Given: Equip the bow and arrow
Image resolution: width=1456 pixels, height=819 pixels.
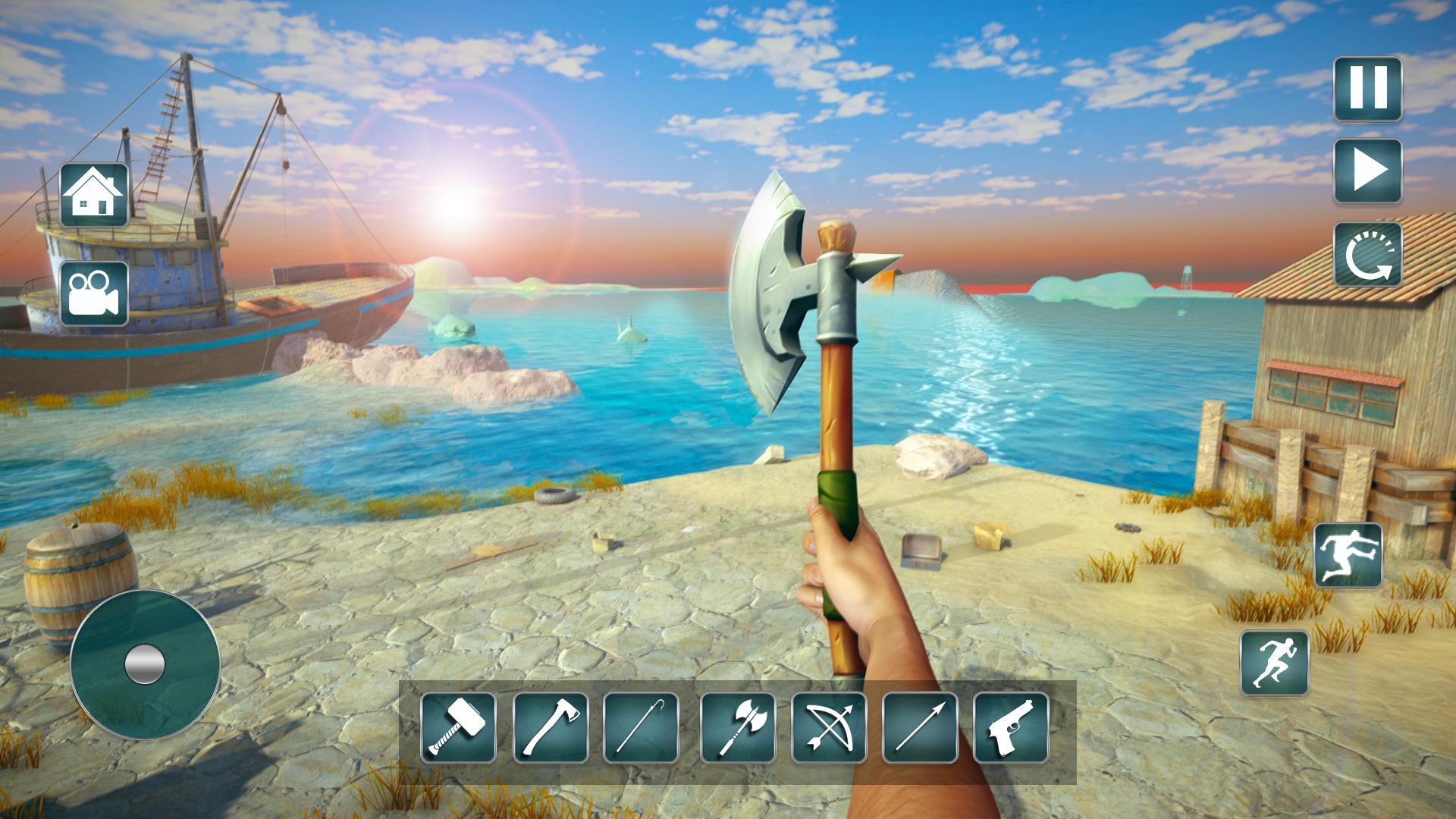Looking at the screenshot, I should click(x=829, y=727).
